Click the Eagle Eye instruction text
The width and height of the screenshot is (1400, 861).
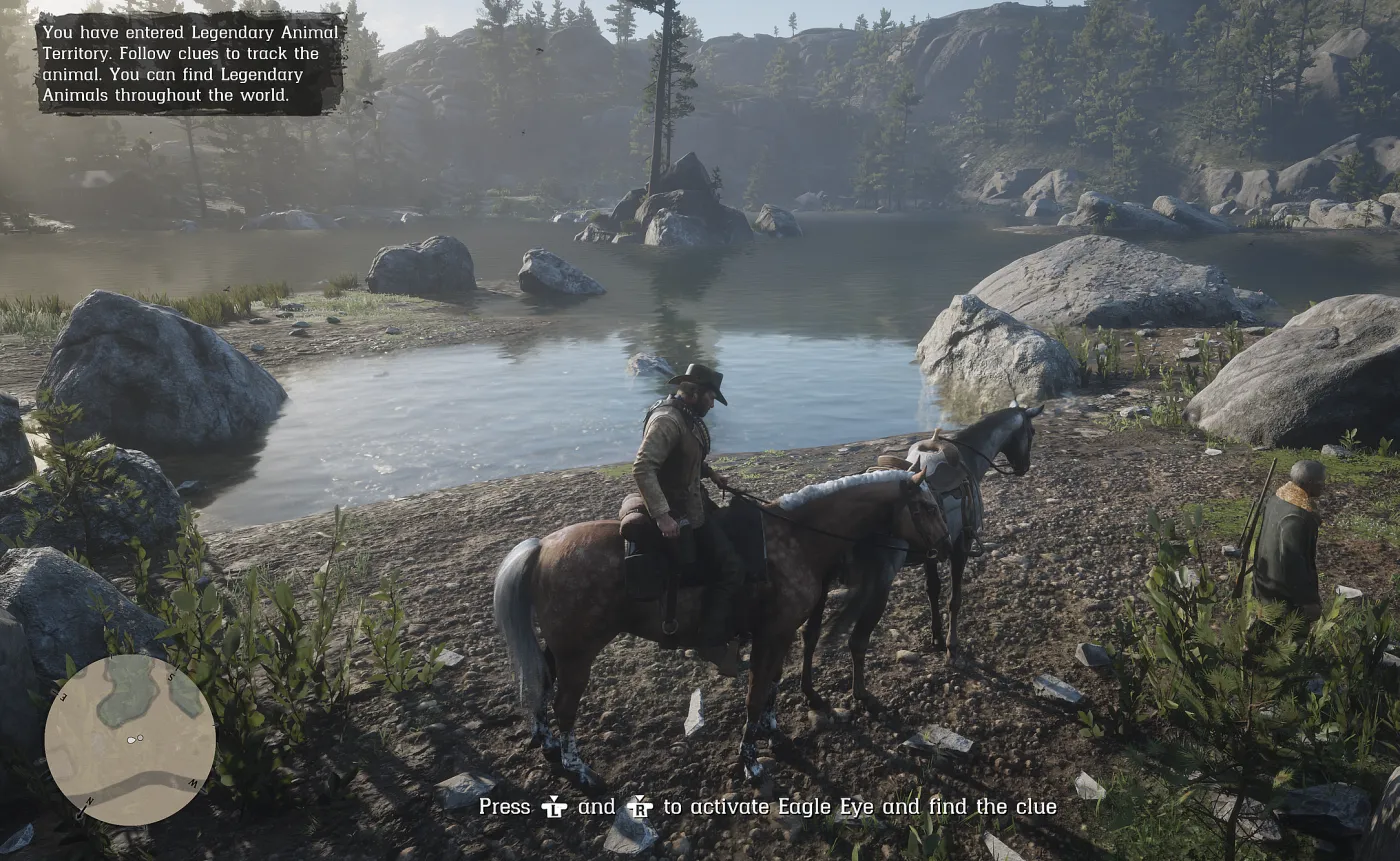point(770,807)
